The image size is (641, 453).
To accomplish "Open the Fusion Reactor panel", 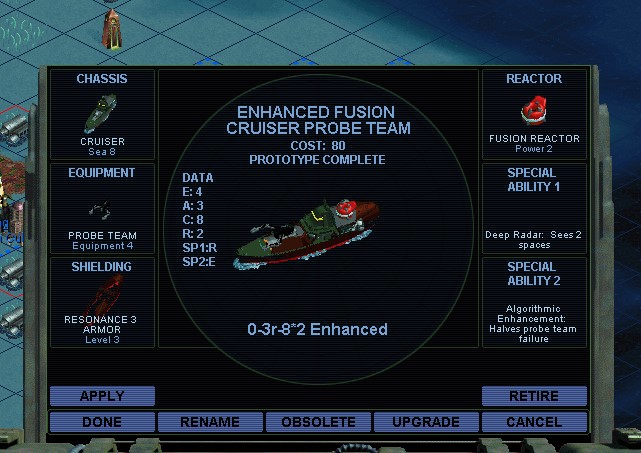I will click(x=534, y=115).
